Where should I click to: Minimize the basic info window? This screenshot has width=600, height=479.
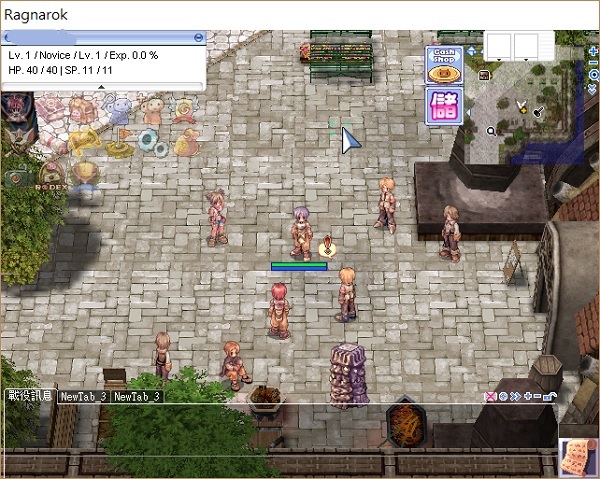pos(199,37)
